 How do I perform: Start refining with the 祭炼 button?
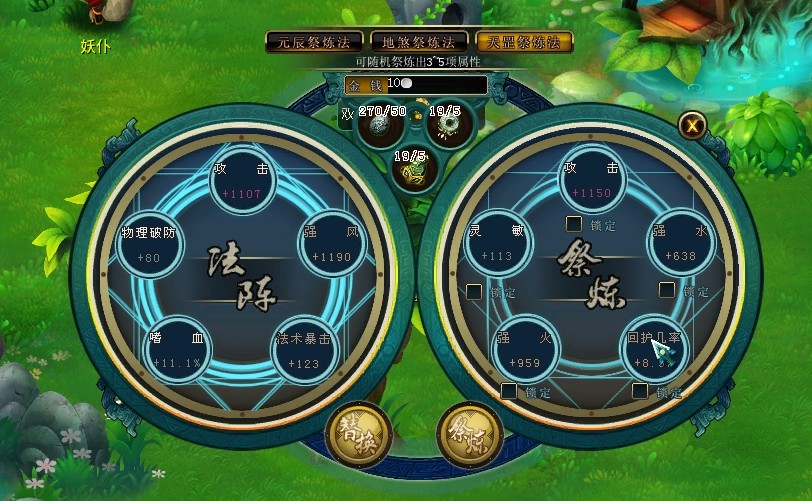[x=470, y=435]
